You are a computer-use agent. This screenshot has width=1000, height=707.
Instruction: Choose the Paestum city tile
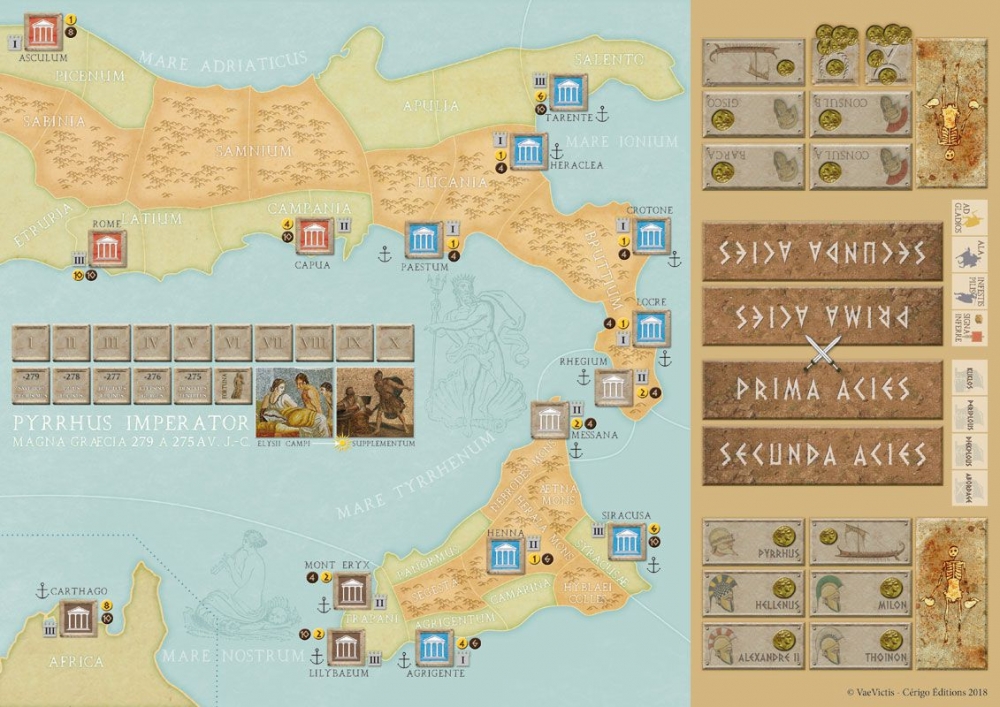point(423,240)
